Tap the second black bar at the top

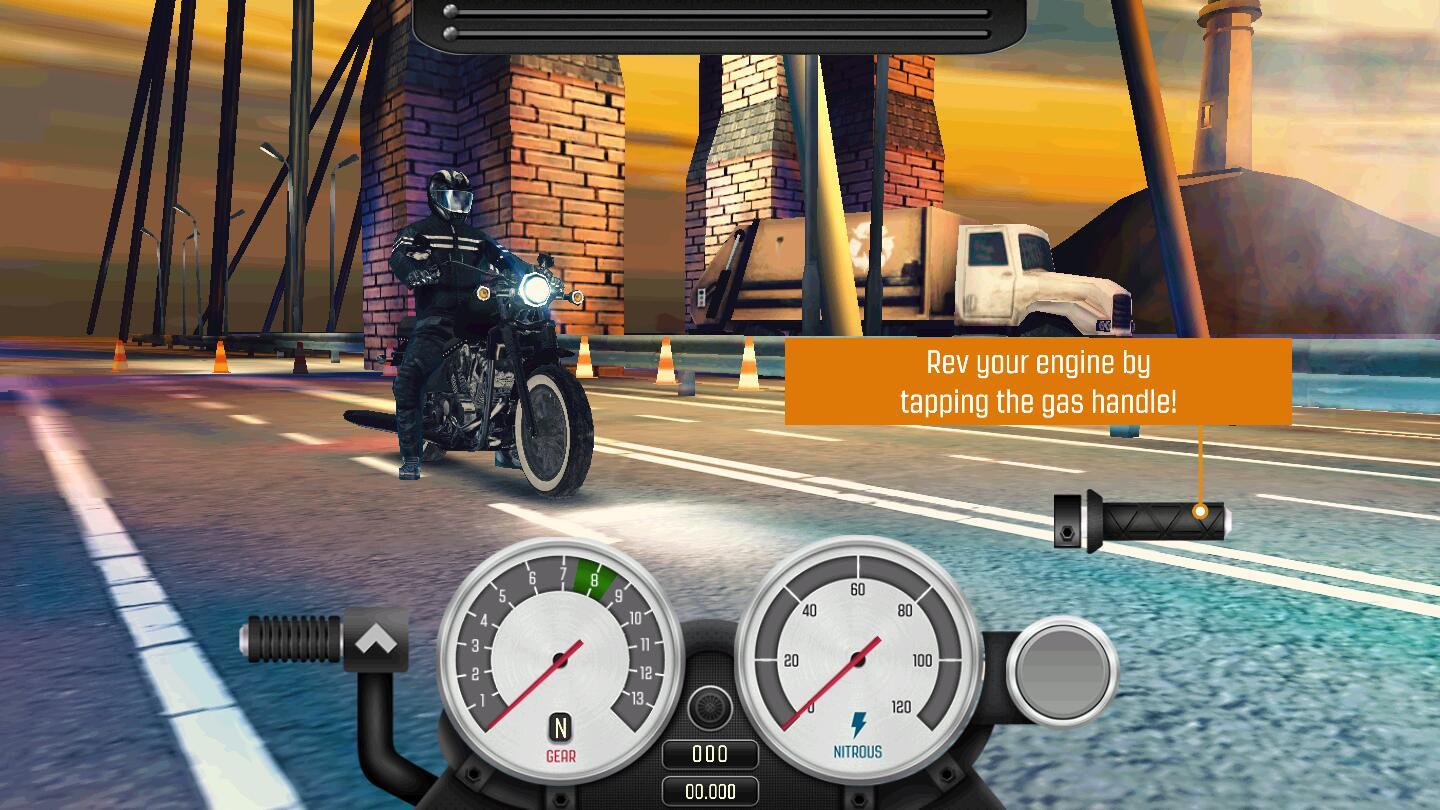(718, 34)
